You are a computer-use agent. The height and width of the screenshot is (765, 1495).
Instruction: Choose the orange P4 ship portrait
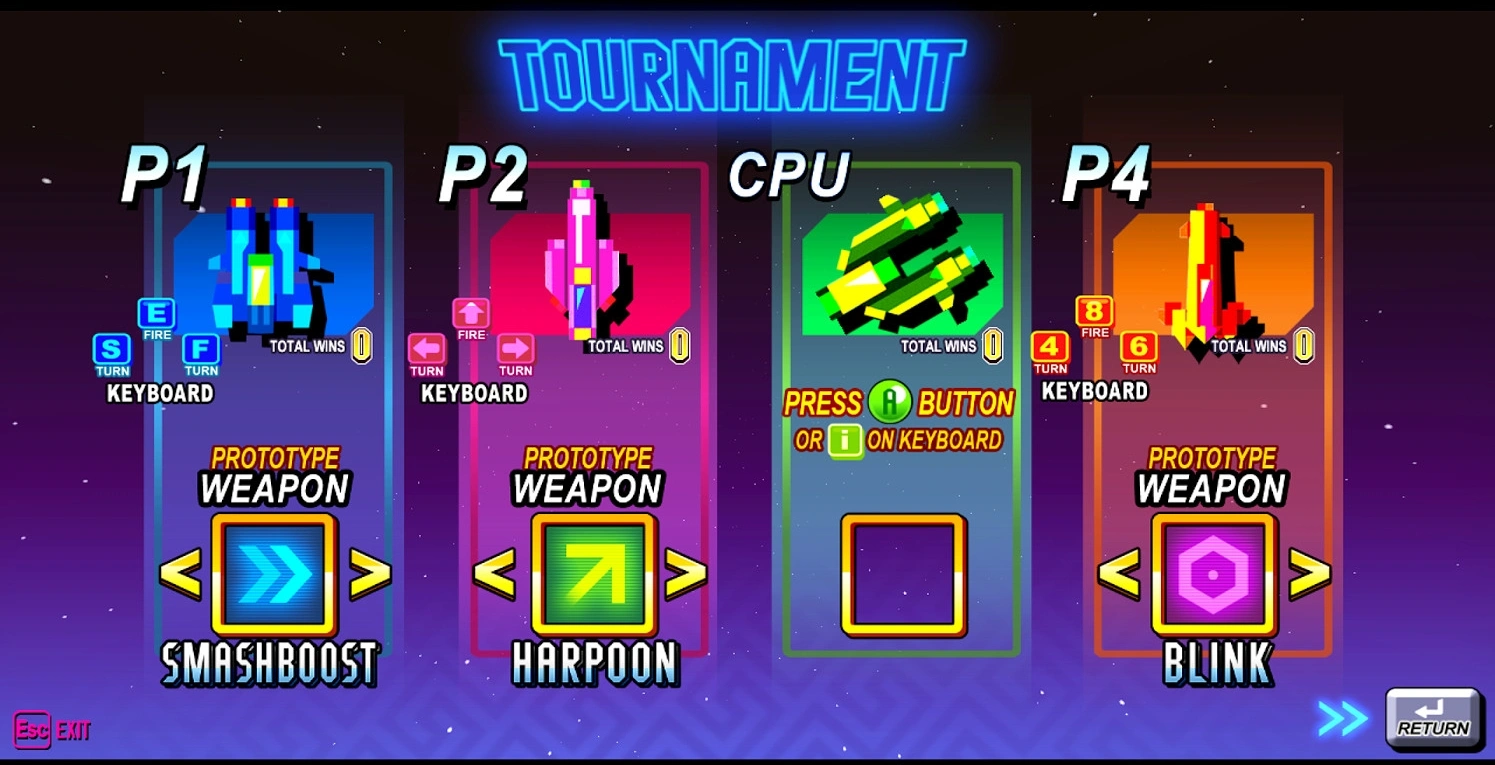1211,272
